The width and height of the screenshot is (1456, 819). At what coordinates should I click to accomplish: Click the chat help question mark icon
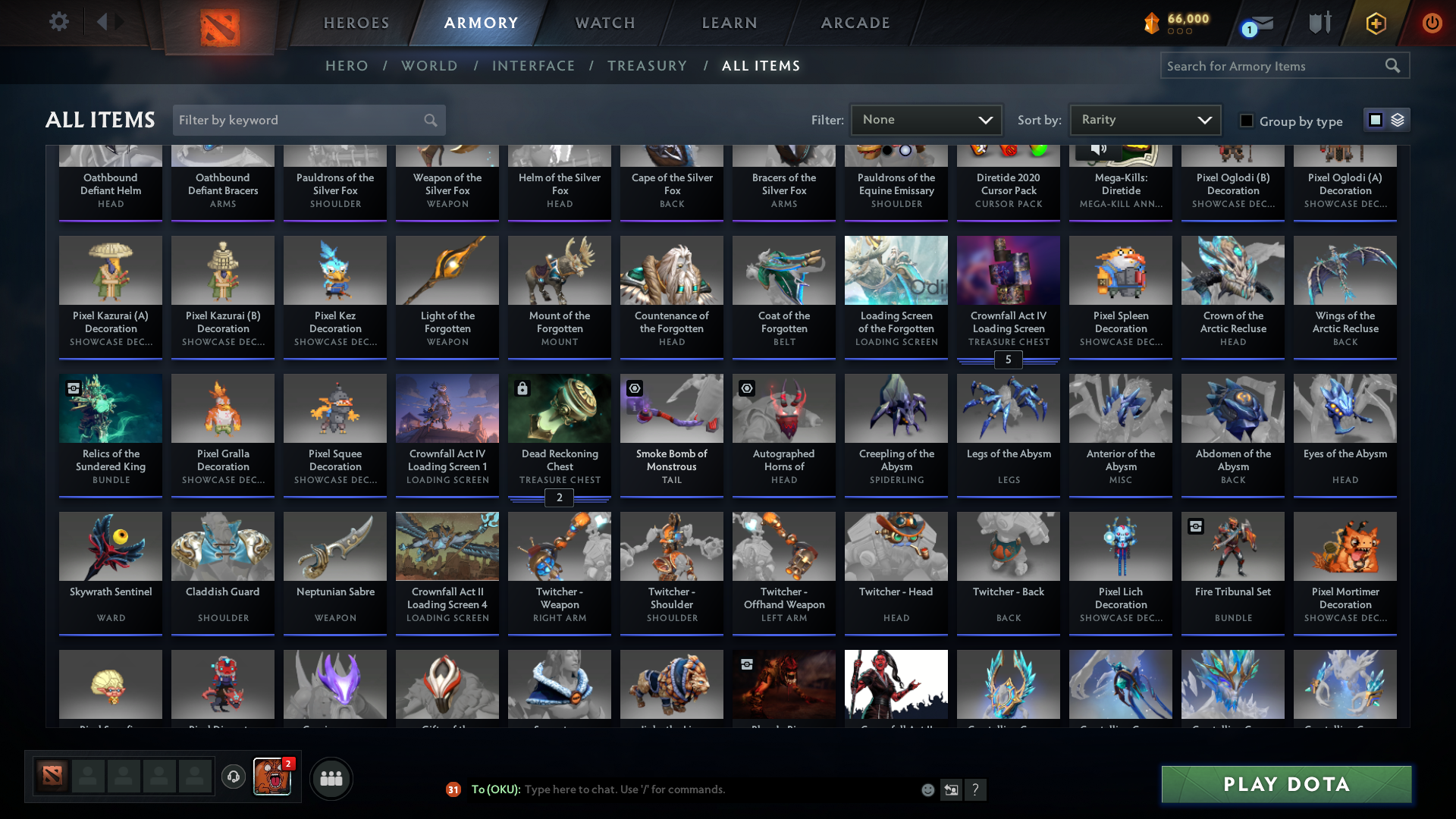click(x=976, y=789)
